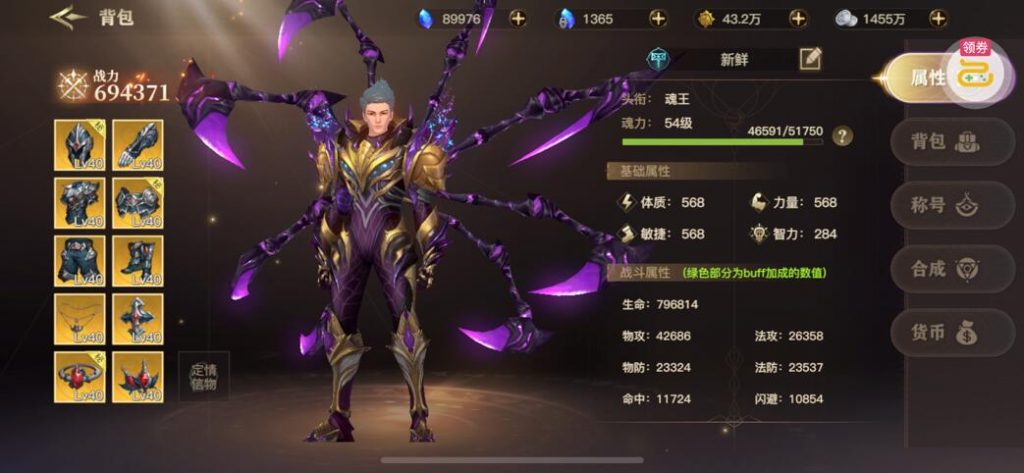Show the 货币 currency tab
This screenshot has width=1024, height=473.
(938, 333)
